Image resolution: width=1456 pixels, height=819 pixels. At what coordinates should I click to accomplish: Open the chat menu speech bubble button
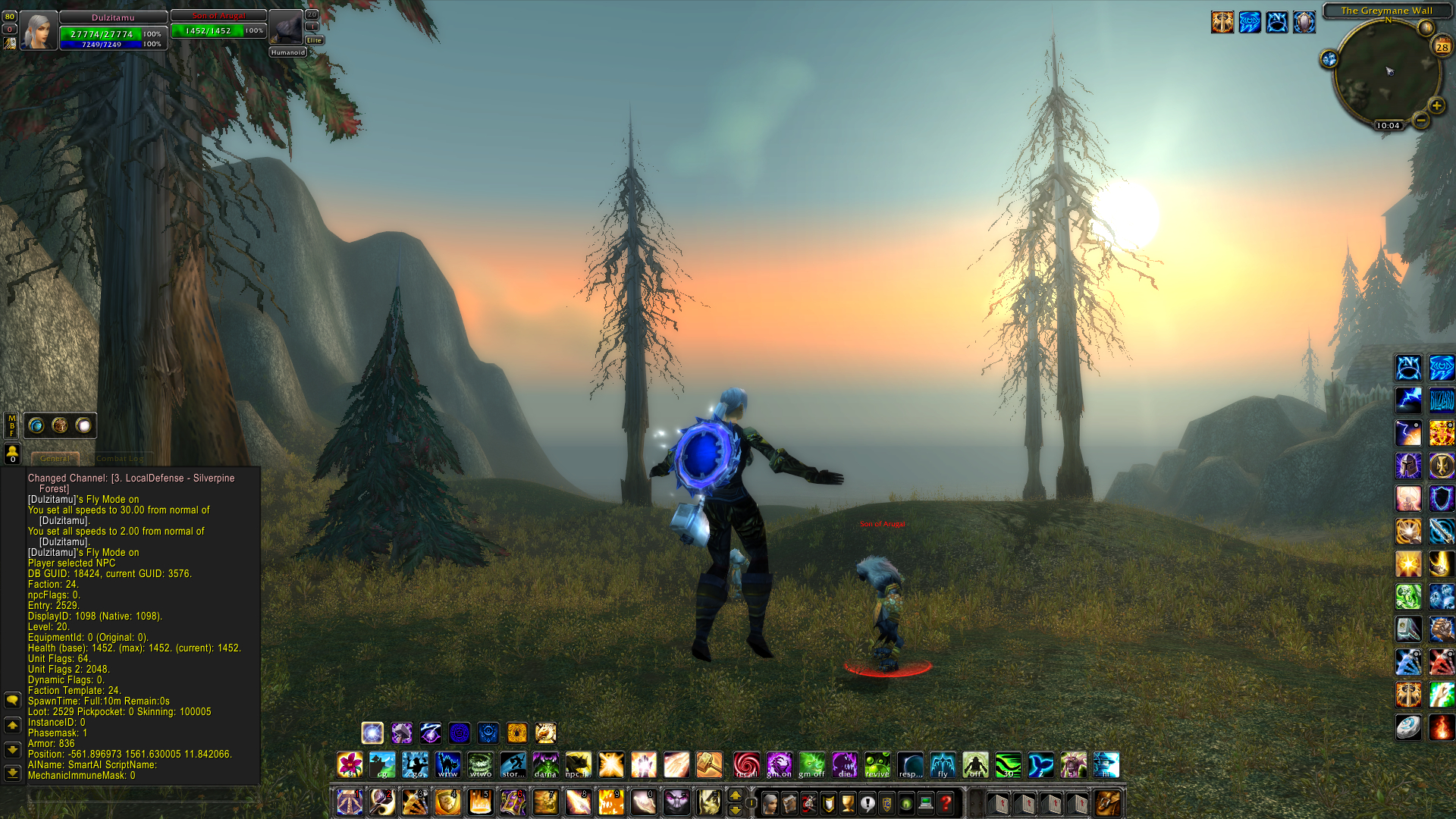(x=11, y=700)
